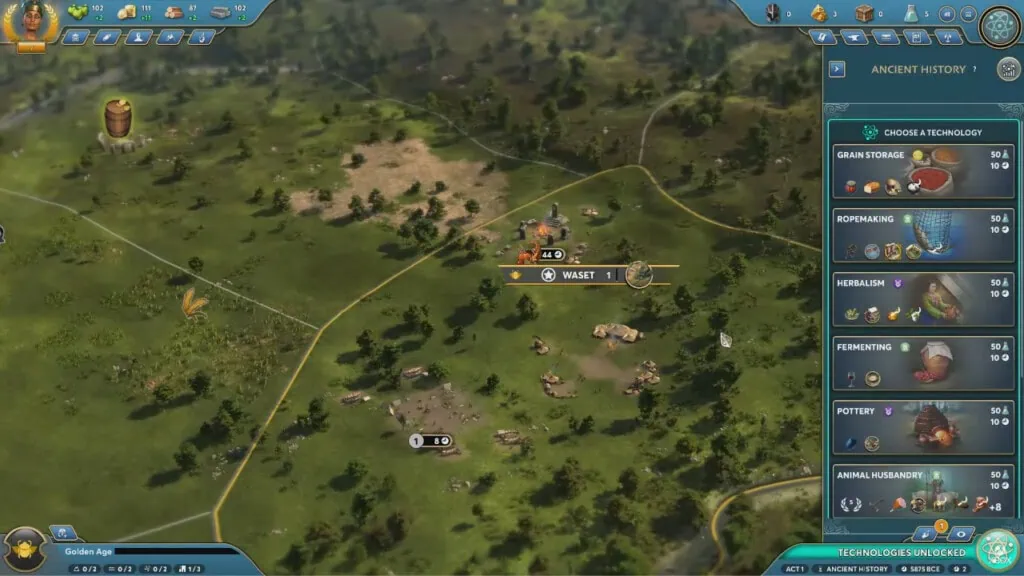Select the army marker showing 8 strength

[431, 440]
